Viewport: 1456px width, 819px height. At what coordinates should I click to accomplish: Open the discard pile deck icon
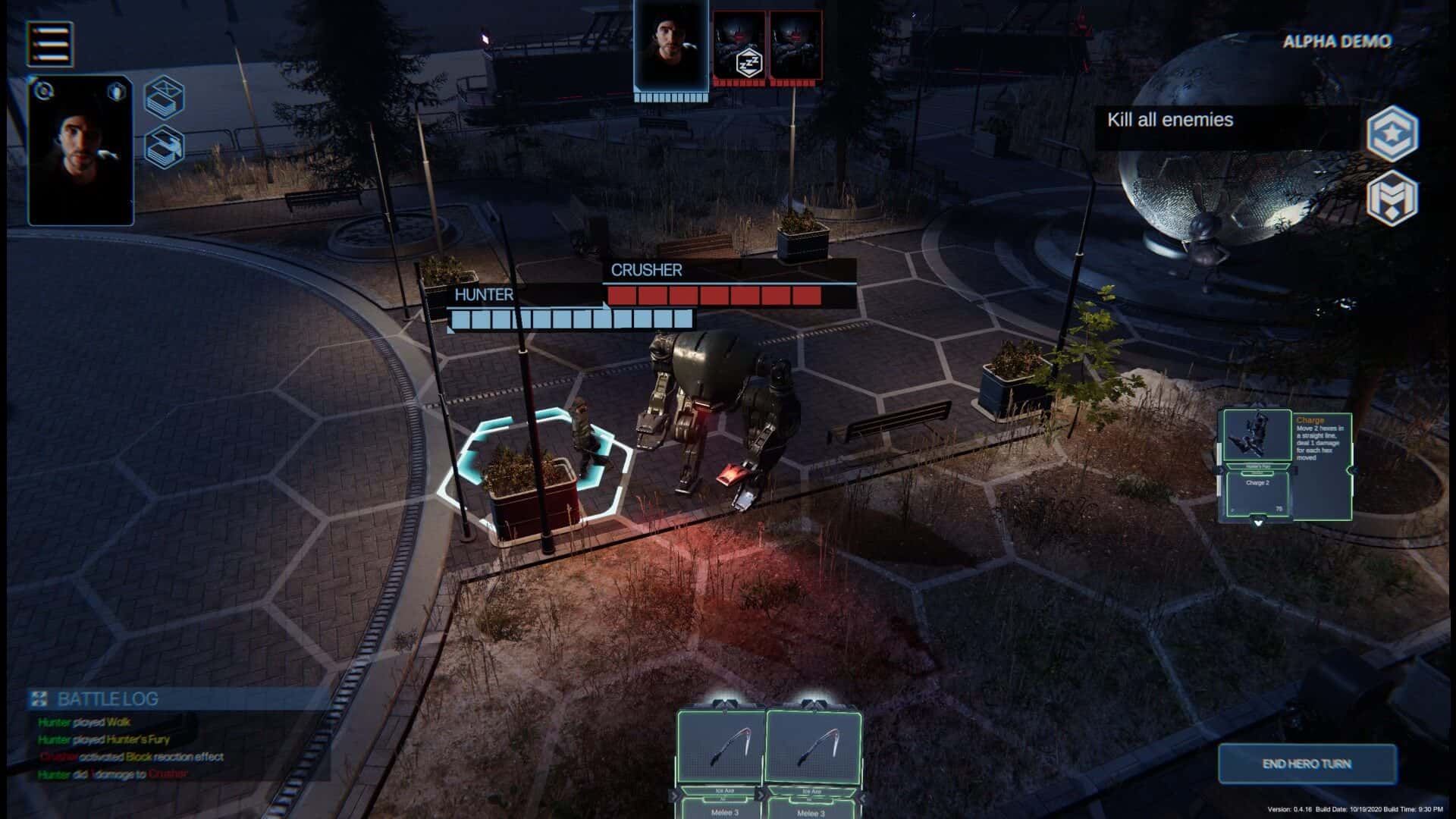point(165,98)
